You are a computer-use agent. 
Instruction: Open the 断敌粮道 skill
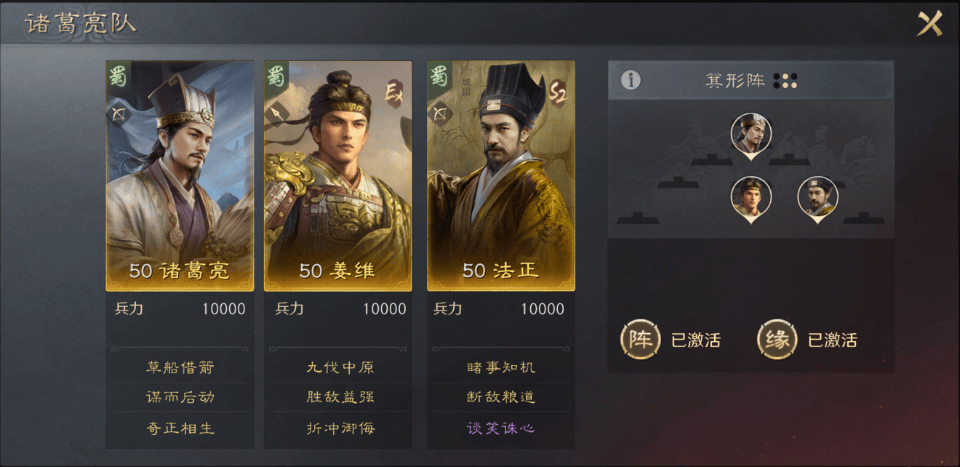point(501,397)
